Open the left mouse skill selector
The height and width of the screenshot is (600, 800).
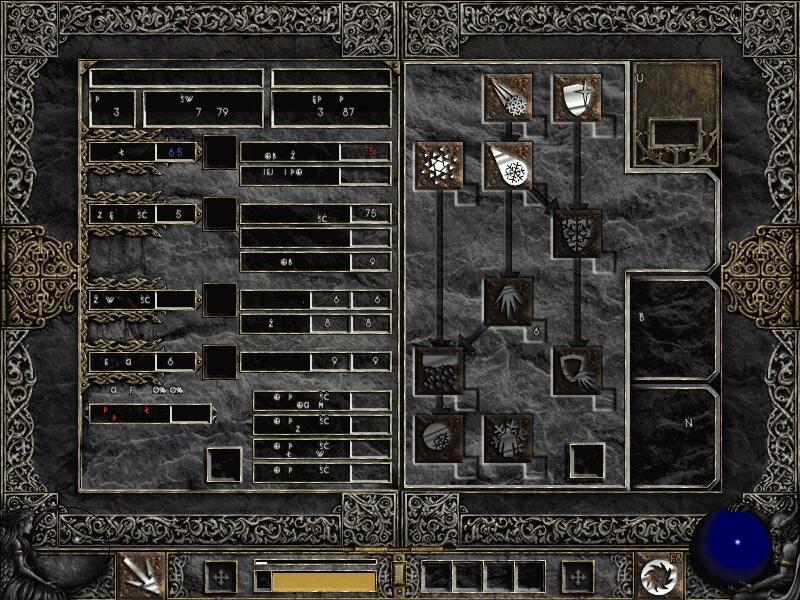(141, 574)
